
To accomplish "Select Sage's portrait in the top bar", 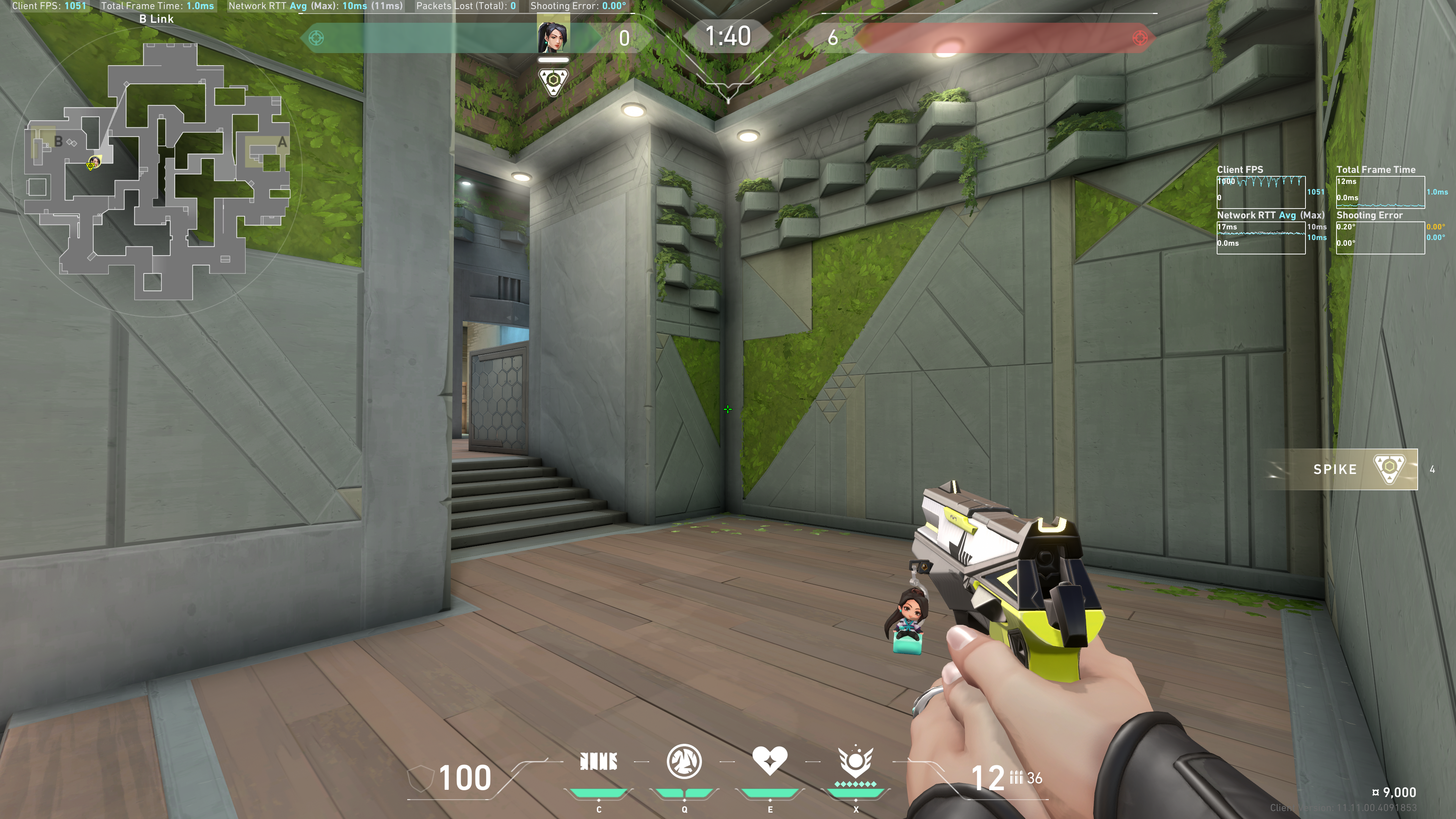I will [553, 35].
